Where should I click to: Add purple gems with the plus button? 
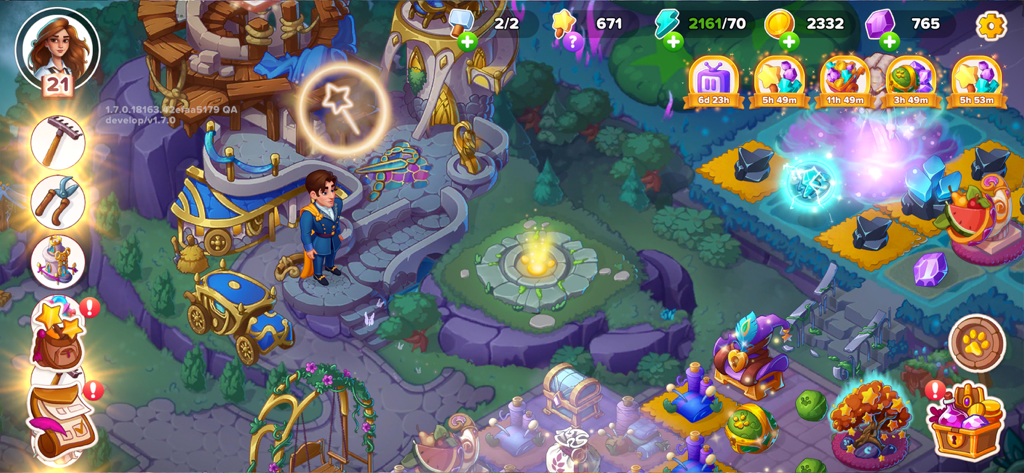click(889, 41)
